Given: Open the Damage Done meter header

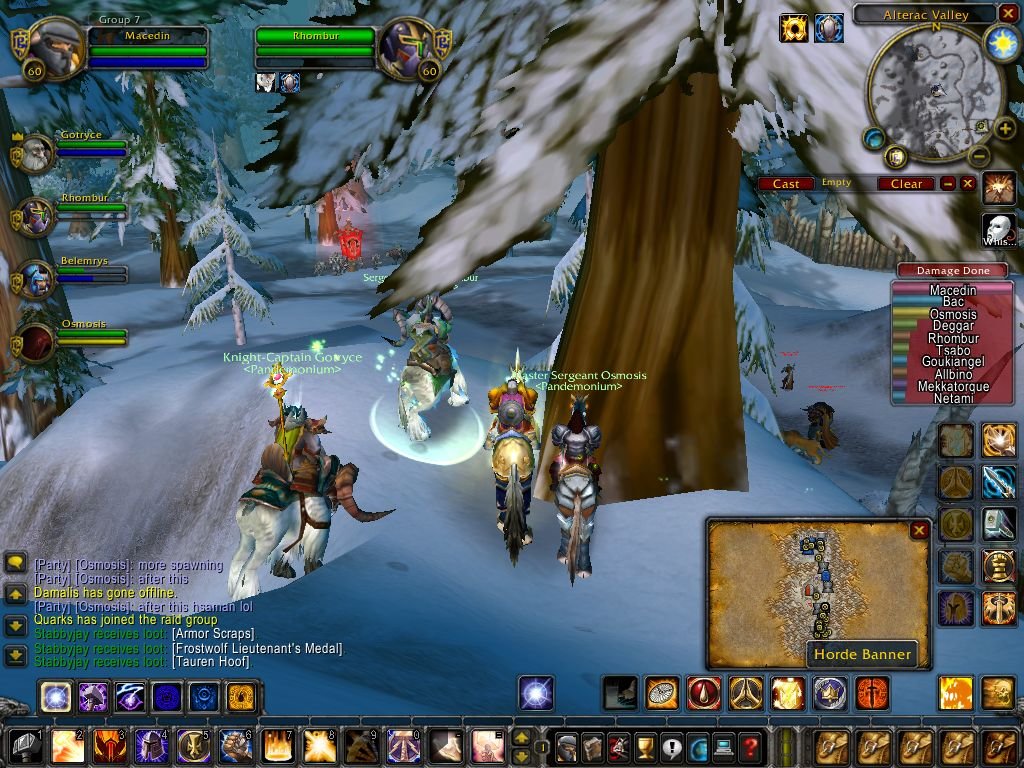Looking at the screenshot, I should click(952, 271).
